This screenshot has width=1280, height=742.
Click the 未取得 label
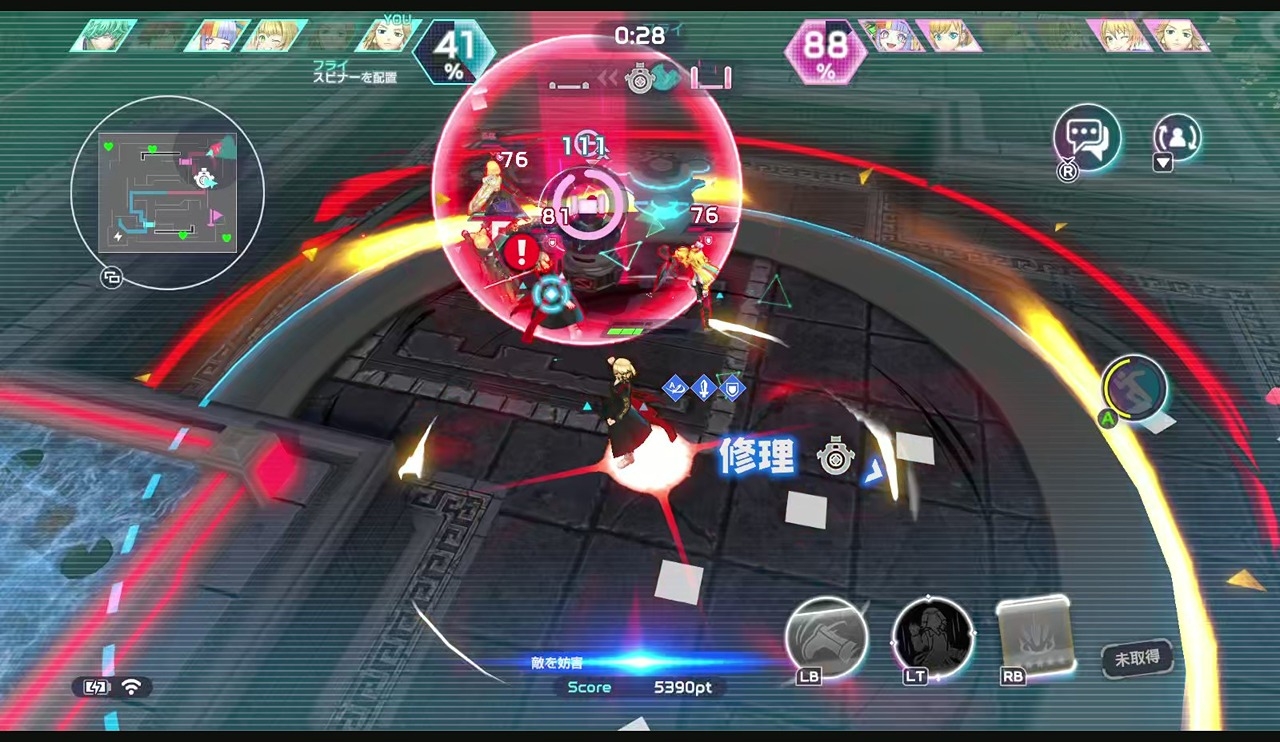(x=1138, y=658)
